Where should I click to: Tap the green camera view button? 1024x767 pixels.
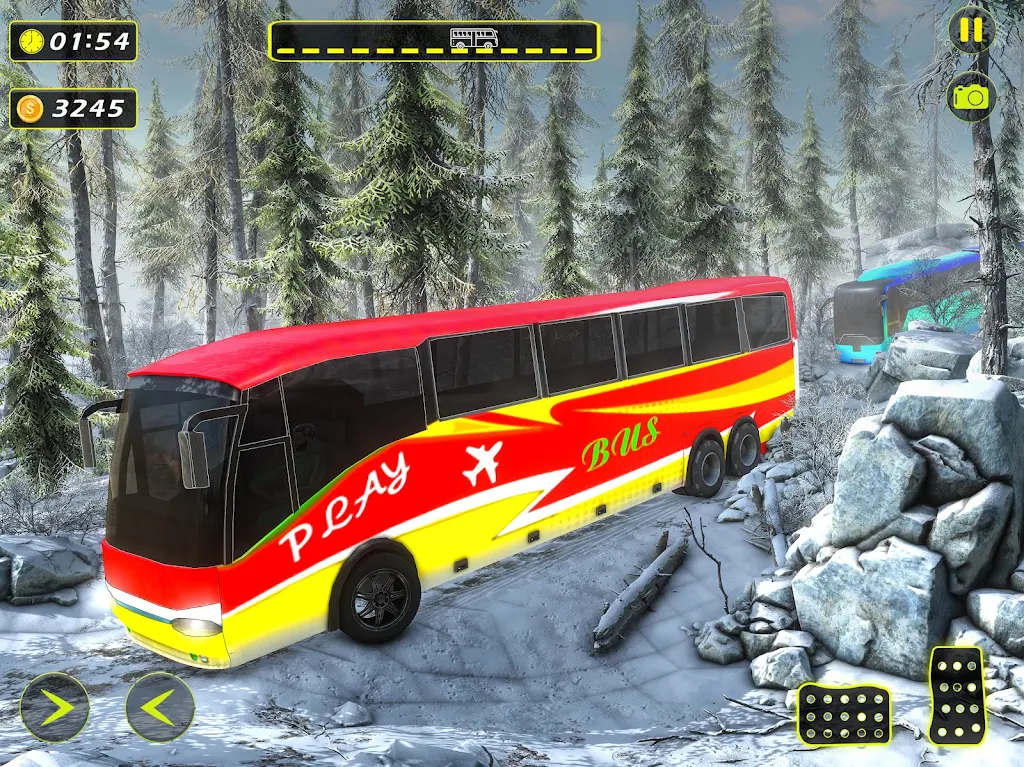971,96
